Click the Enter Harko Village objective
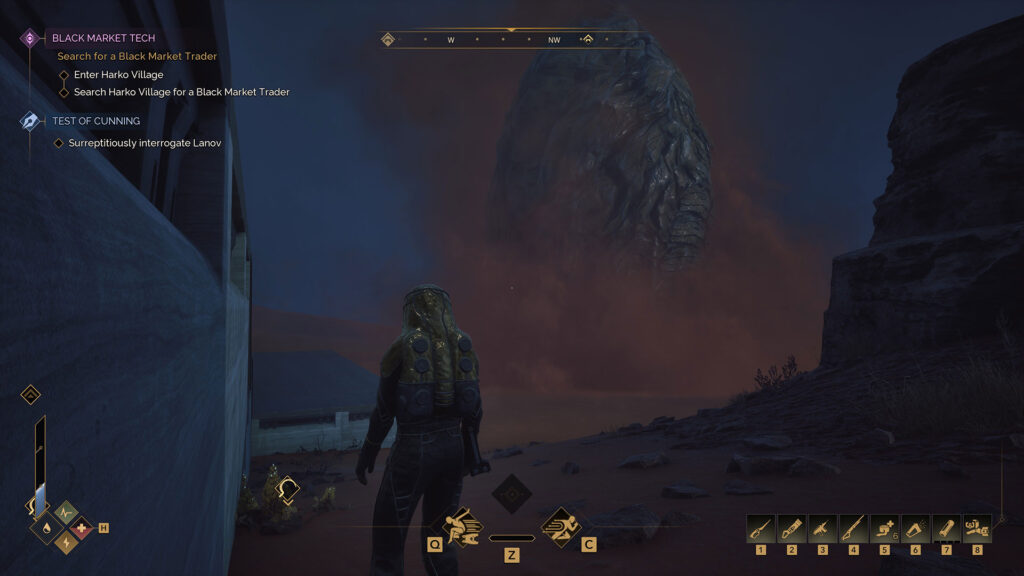 pyautogui.click(x=118, y=75)
